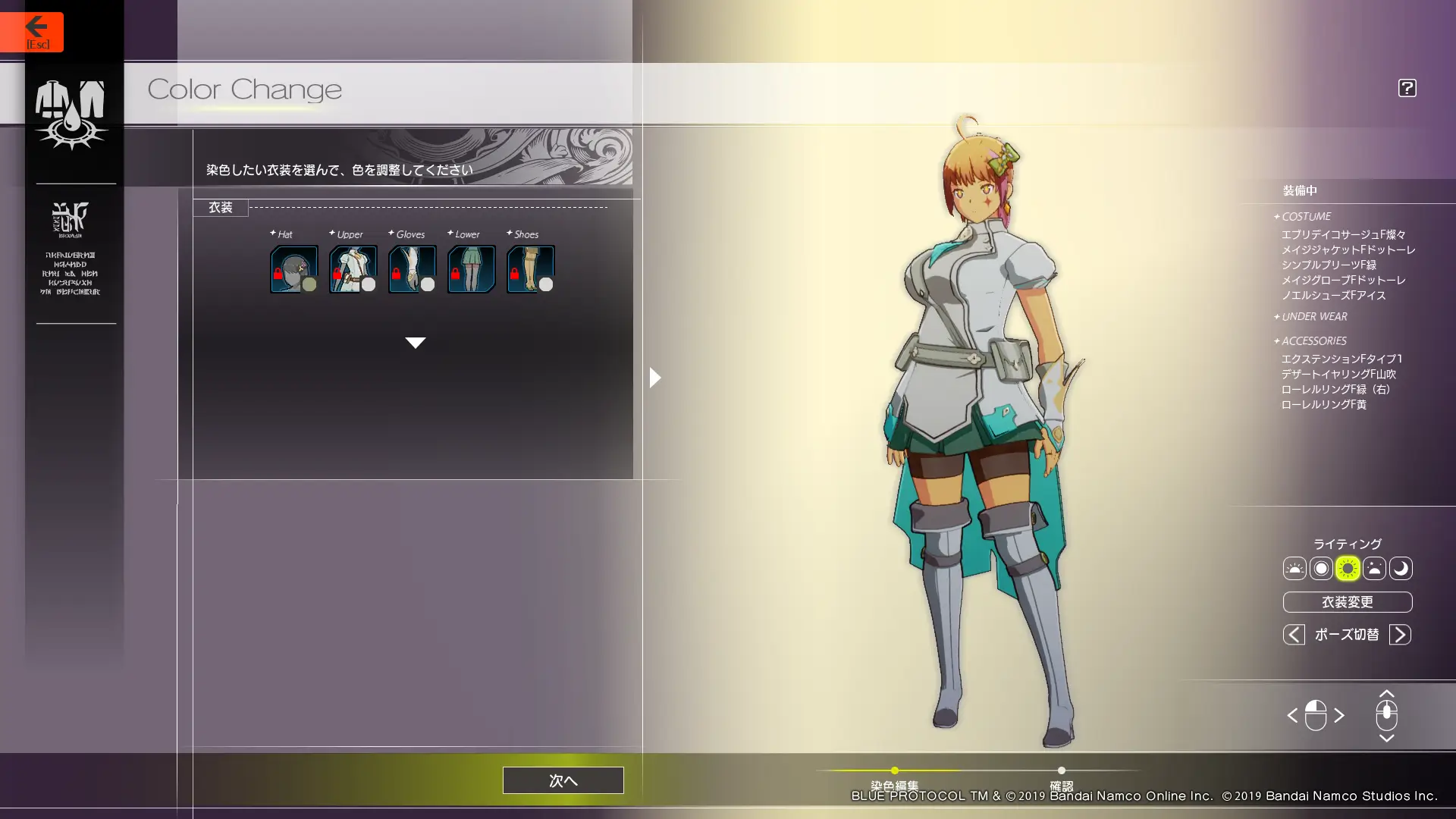Toggle the lock on the Hat slot

(x=278, y=273)
